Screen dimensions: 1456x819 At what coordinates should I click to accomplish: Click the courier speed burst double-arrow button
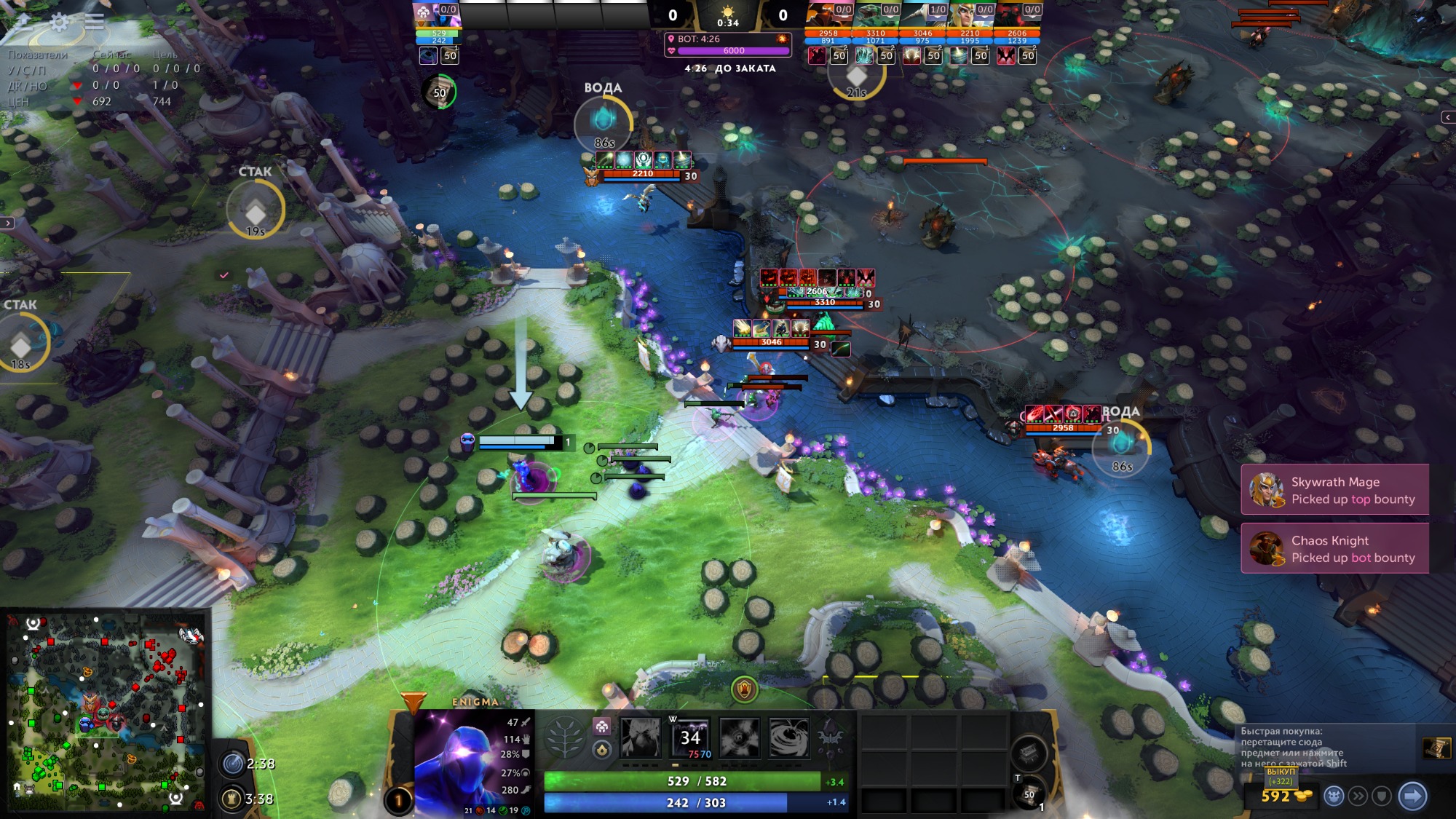[1358, 796]
